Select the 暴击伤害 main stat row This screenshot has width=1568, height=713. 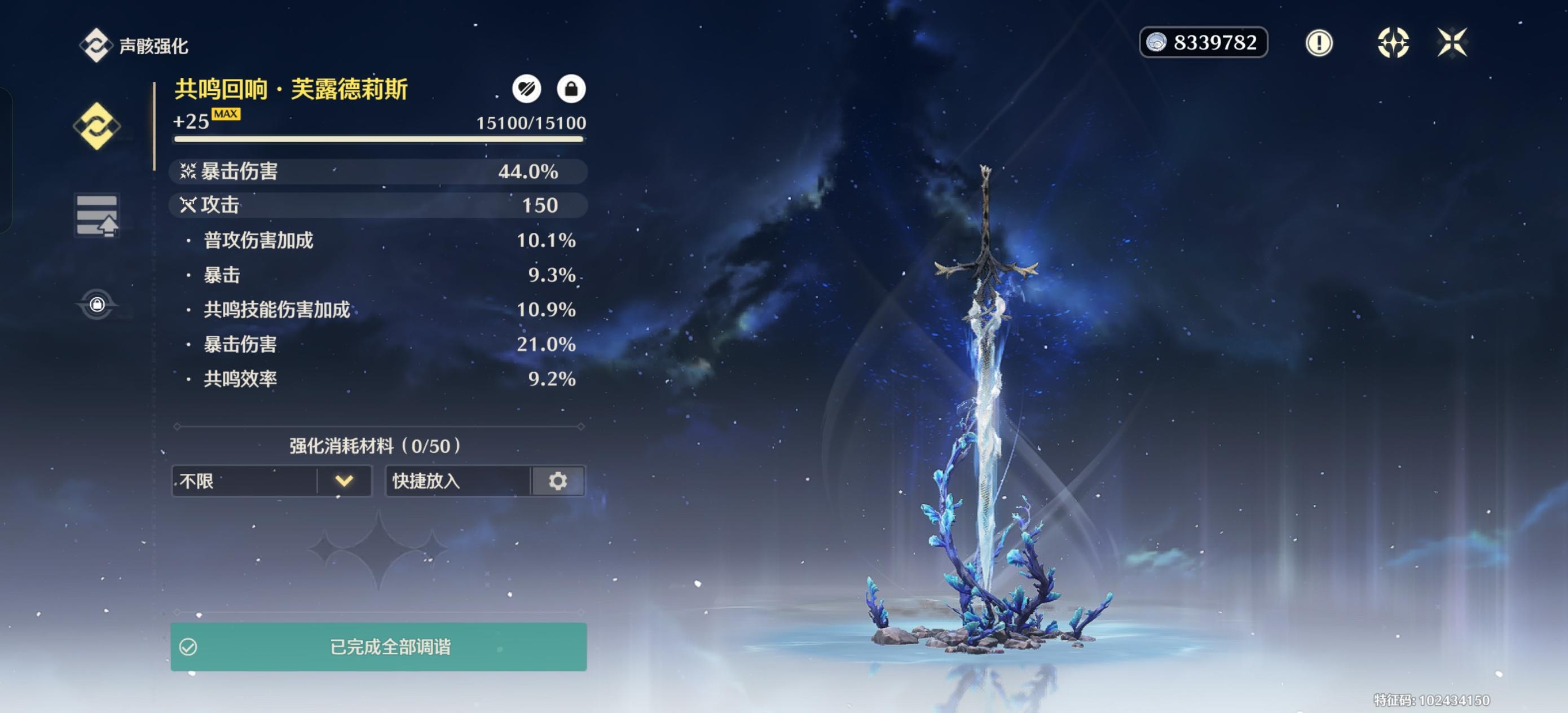click(x=378, y=171)
